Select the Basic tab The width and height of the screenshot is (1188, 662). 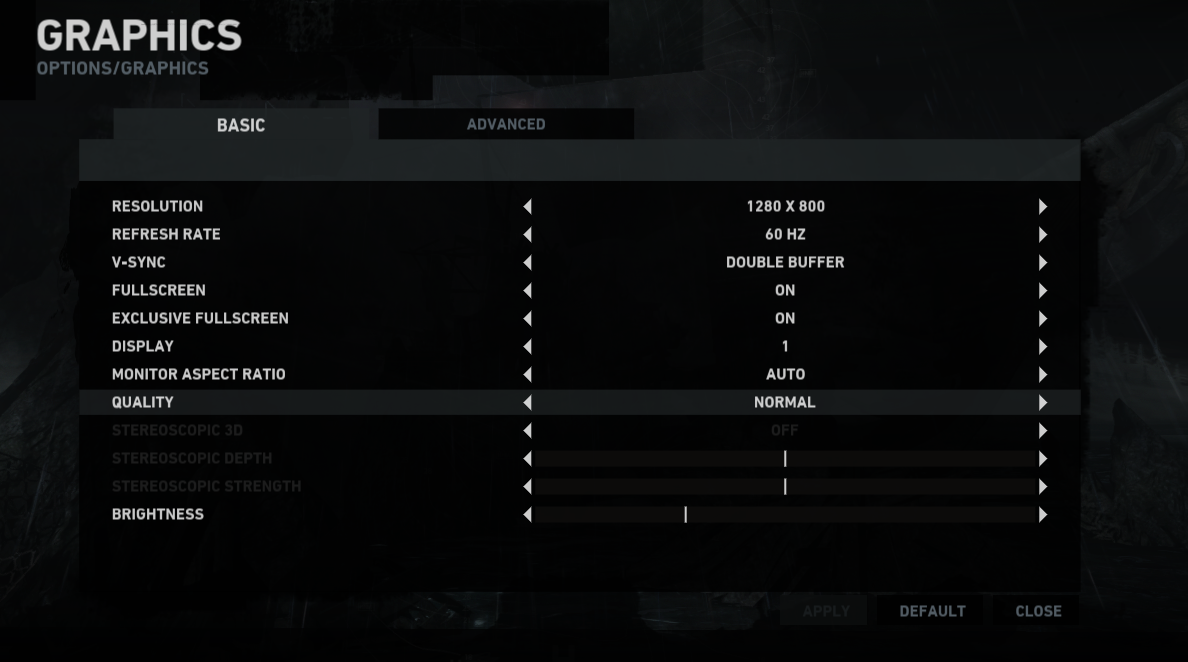pyautogui.click(x=241, y=125)
